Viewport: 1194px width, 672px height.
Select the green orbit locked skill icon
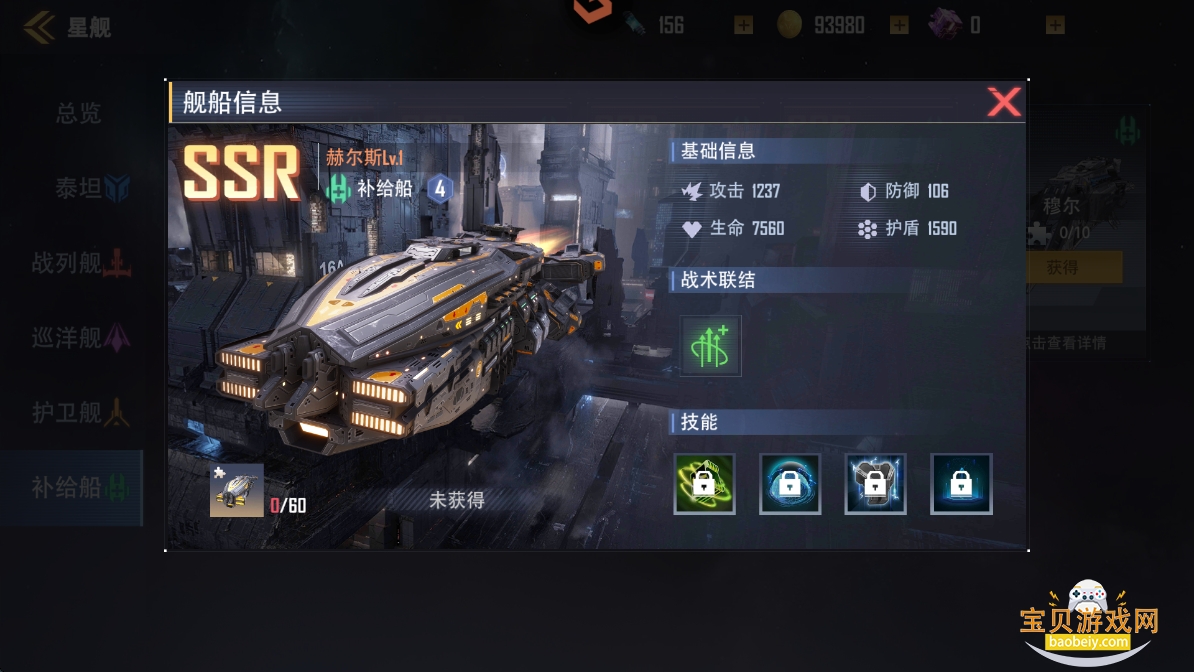click(704, 484)
